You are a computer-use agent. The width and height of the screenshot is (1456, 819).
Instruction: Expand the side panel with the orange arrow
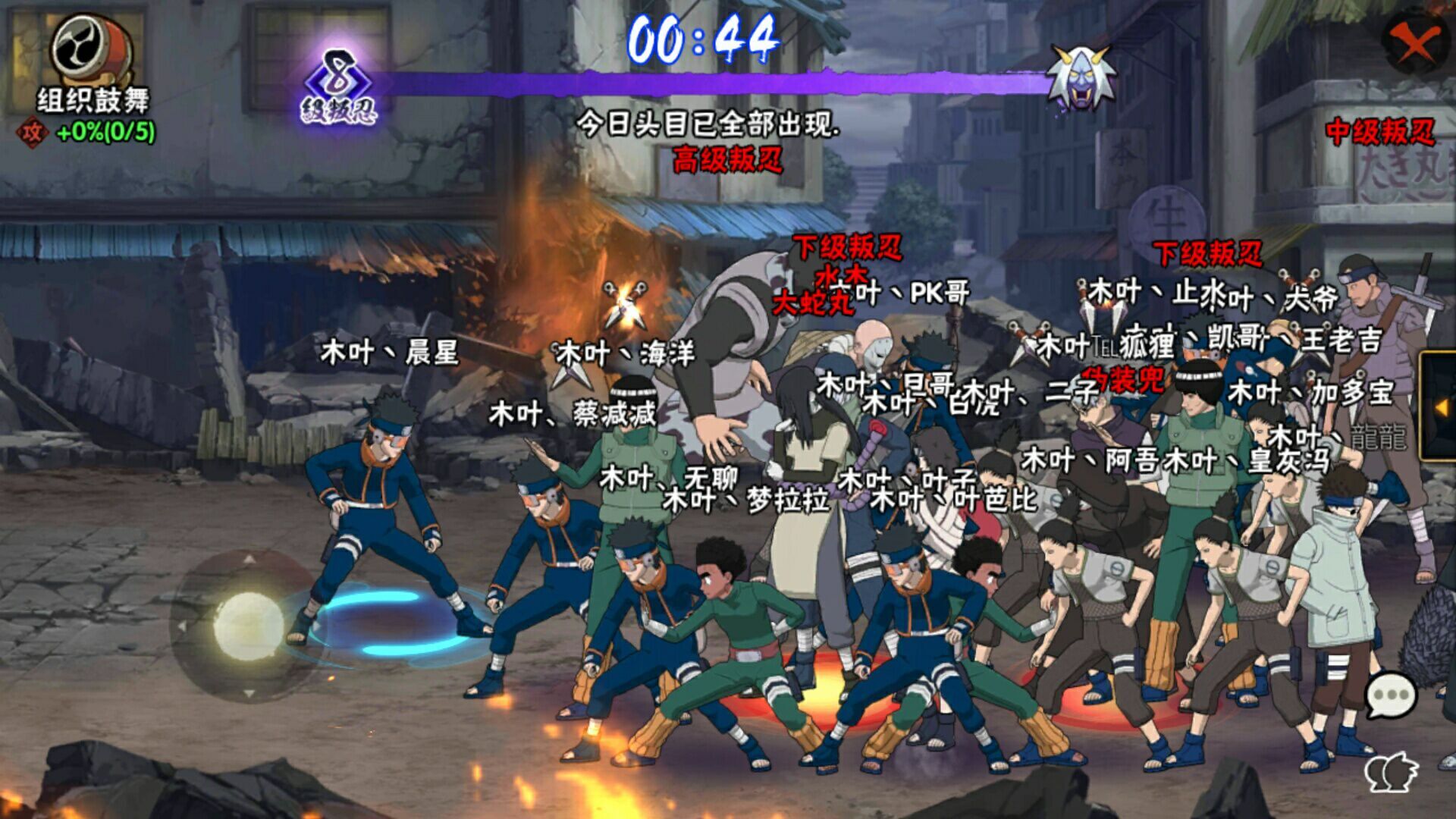coord(1441,407)
